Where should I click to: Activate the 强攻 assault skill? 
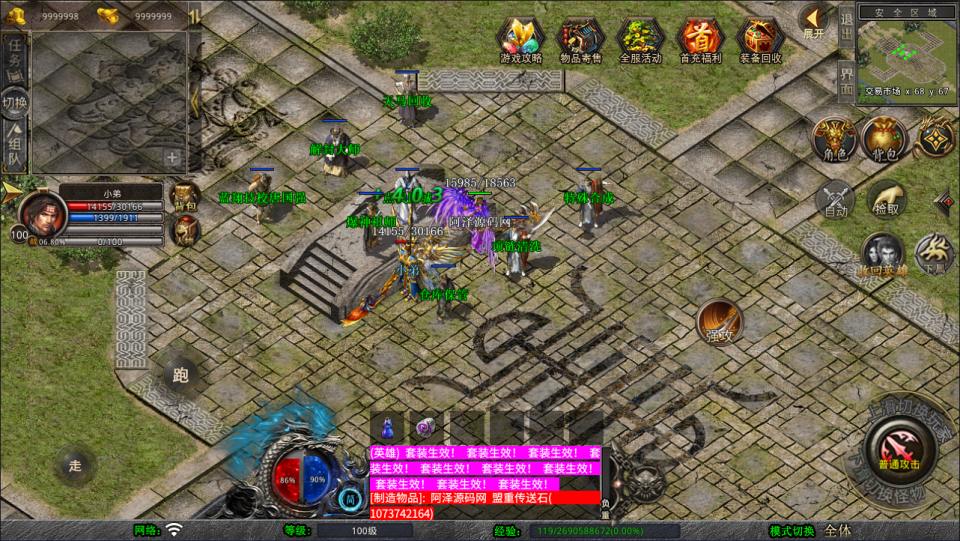(720, 320)
